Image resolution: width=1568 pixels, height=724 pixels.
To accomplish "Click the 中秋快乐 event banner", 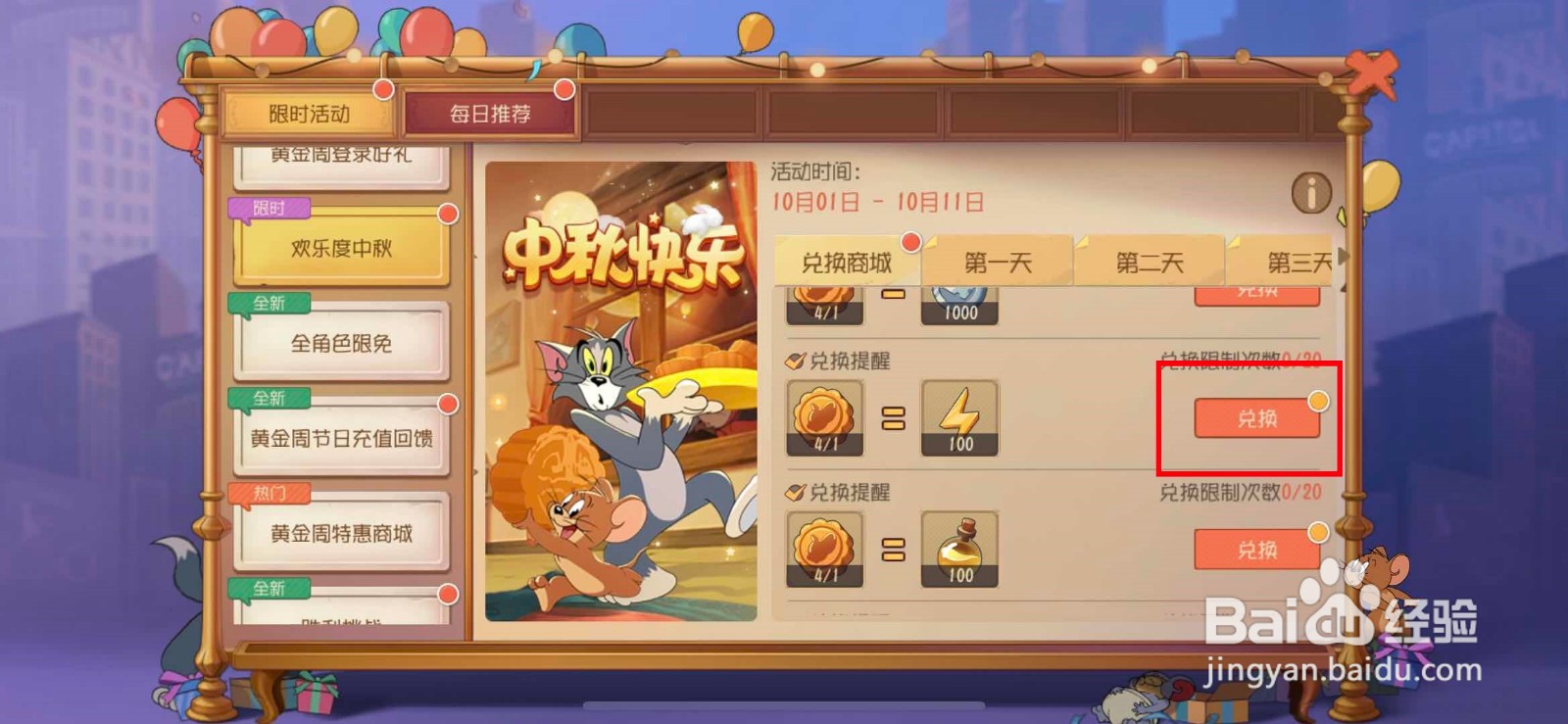I will click(617, 392).
